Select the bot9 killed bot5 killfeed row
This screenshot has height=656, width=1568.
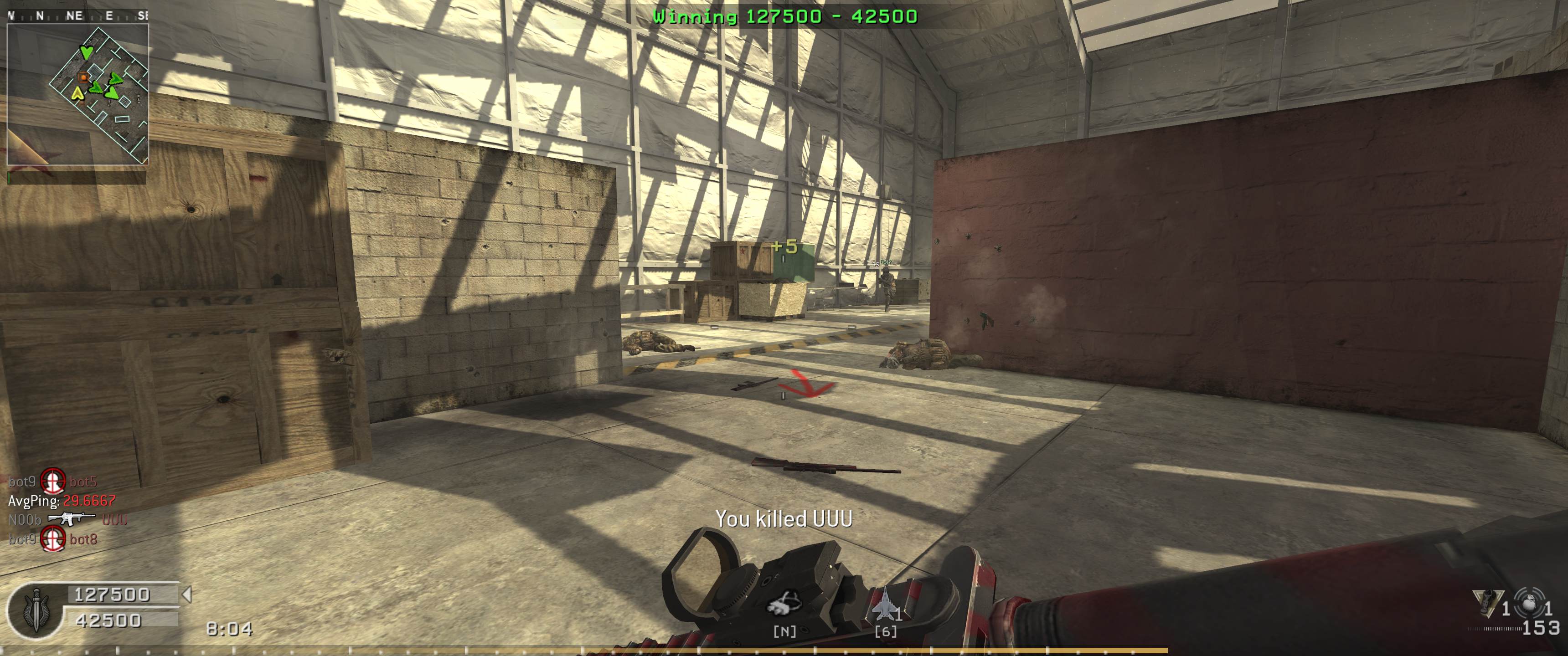[53, 482]
